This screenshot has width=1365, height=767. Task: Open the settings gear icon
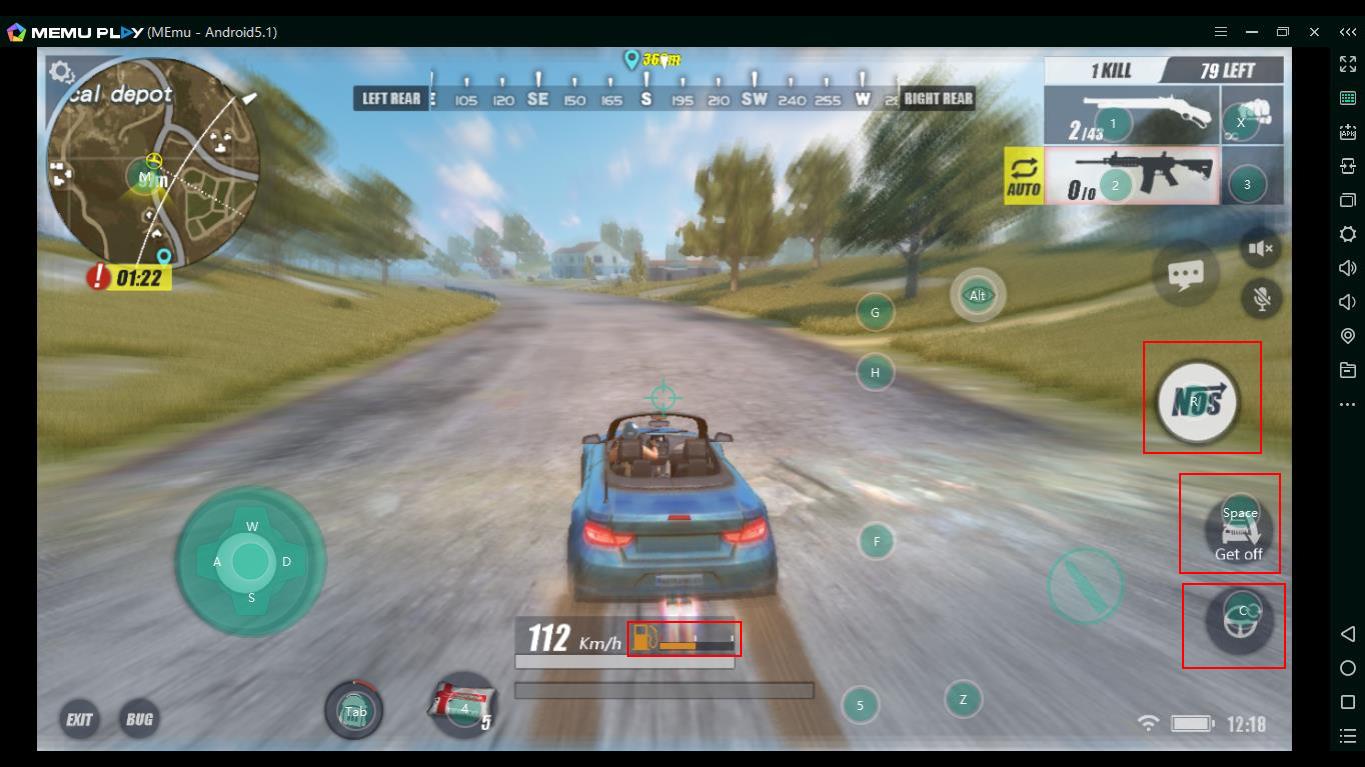[62, 72]
